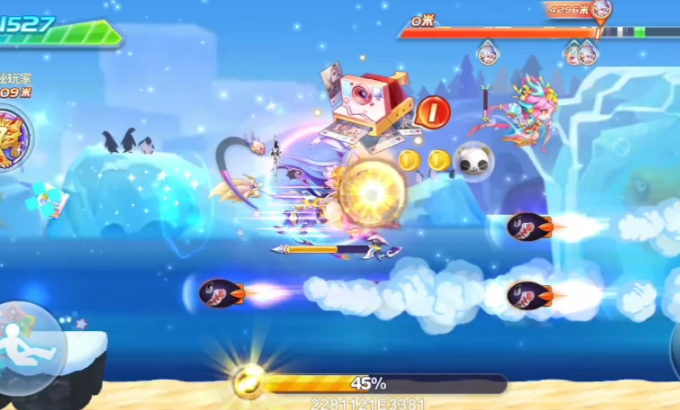Tap the jump bubble at the right edge

(x=674, y=345)
